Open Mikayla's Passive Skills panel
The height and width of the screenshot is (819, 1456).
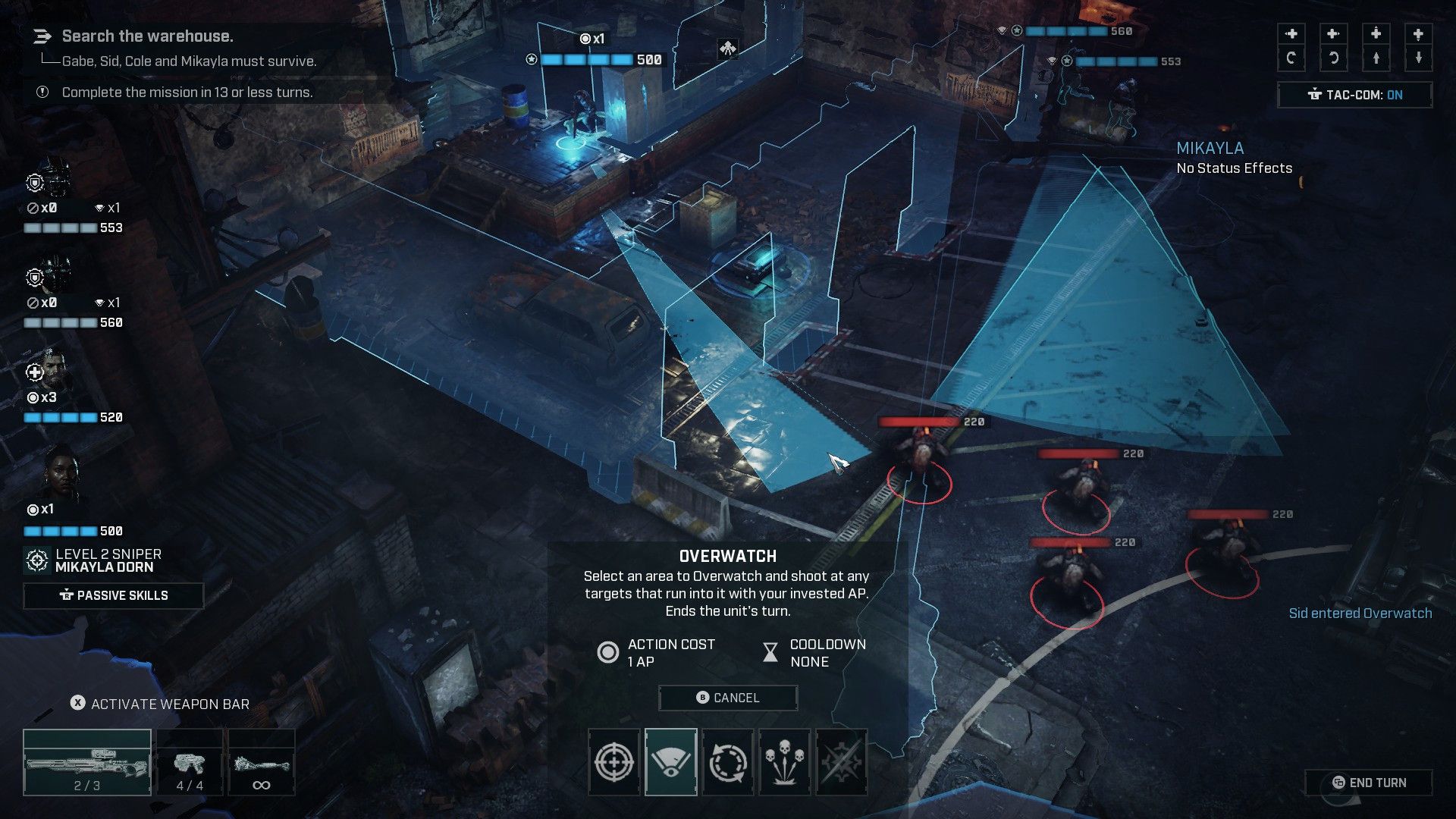coord(114,595)
